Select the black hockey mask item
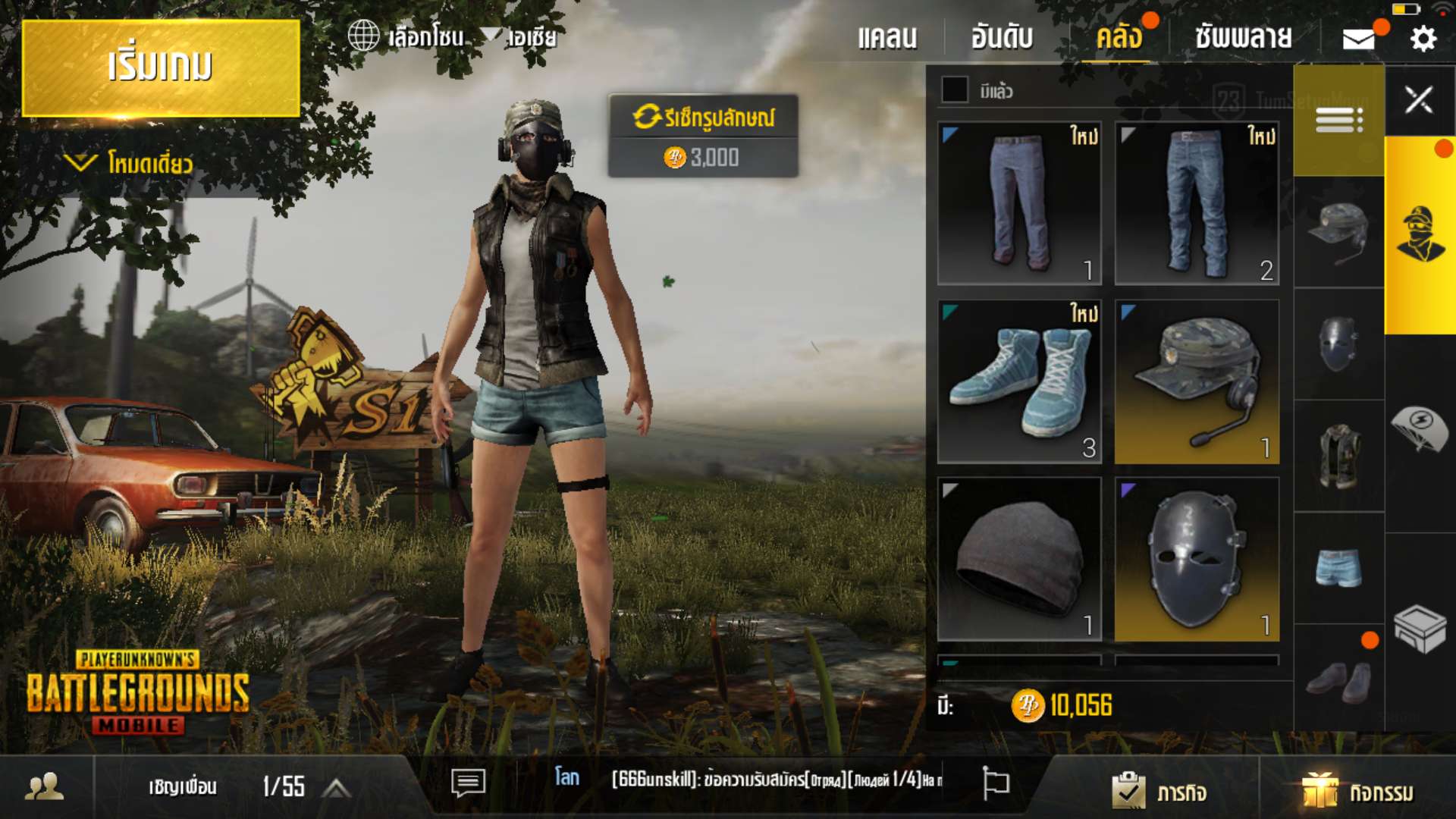1456x819 pixels. 1197,559
